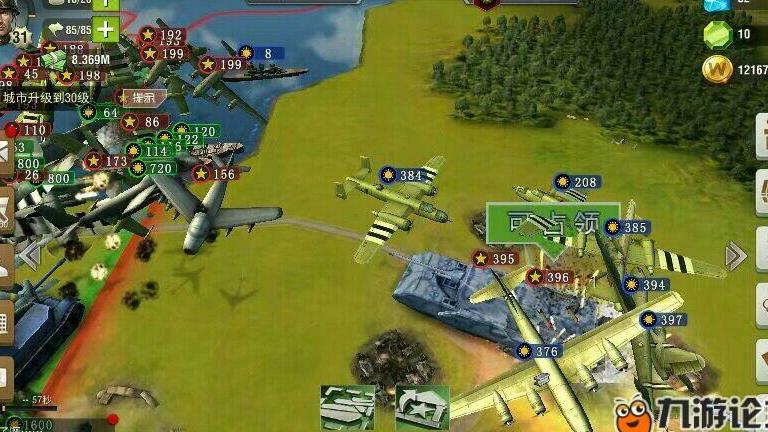Viewport: 768px width, 432px height.
Task: Select the 可占领 occupy banner
Action: (552, 222)
